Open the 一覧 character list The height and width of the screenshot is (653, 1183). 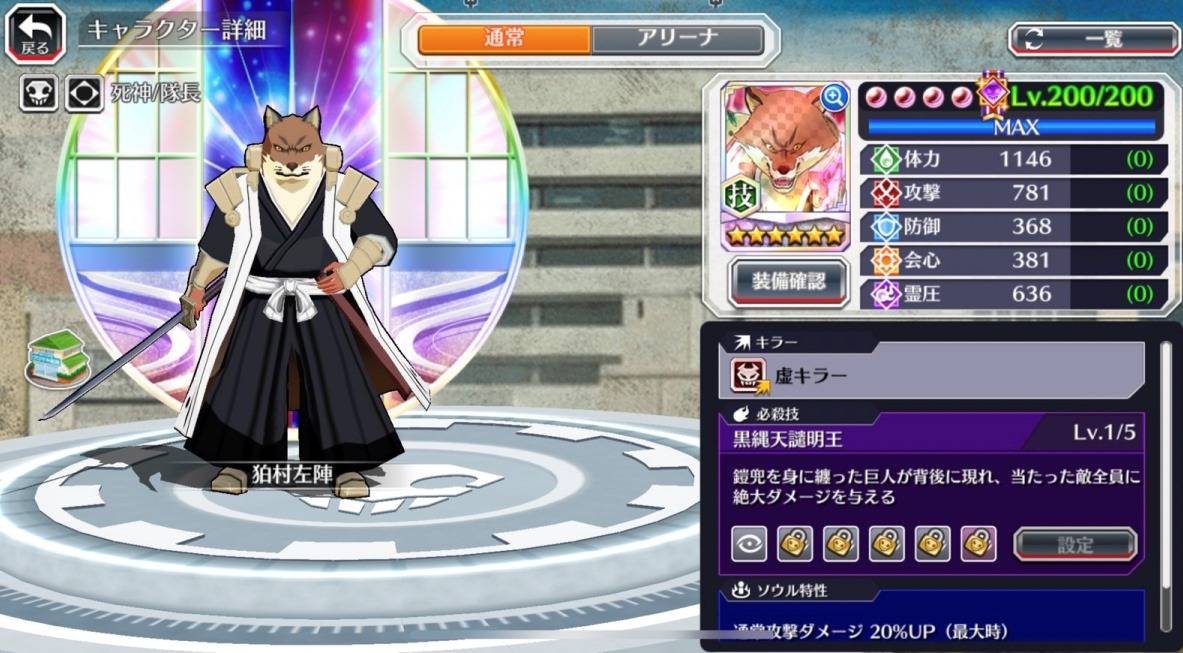coord(1094,39)
